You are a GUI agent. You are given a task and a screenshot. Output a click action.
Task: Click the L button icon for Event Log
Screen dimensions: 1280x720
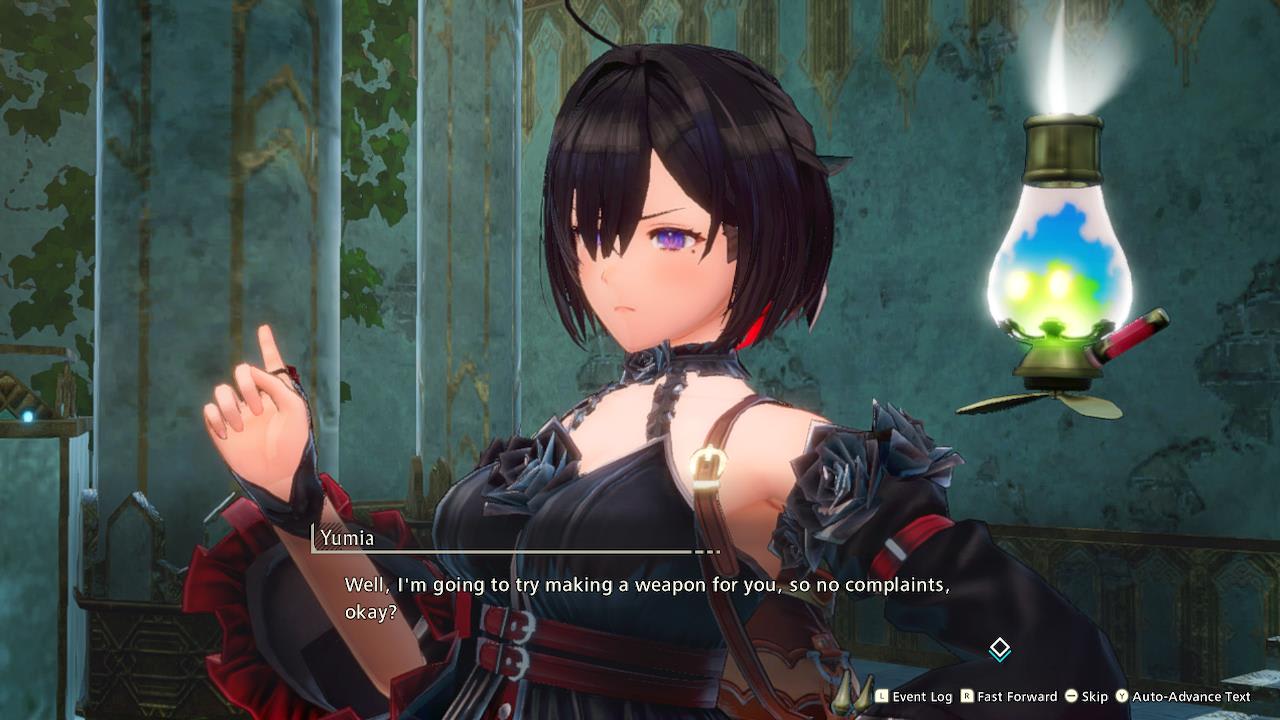click(x=881, y=697)
